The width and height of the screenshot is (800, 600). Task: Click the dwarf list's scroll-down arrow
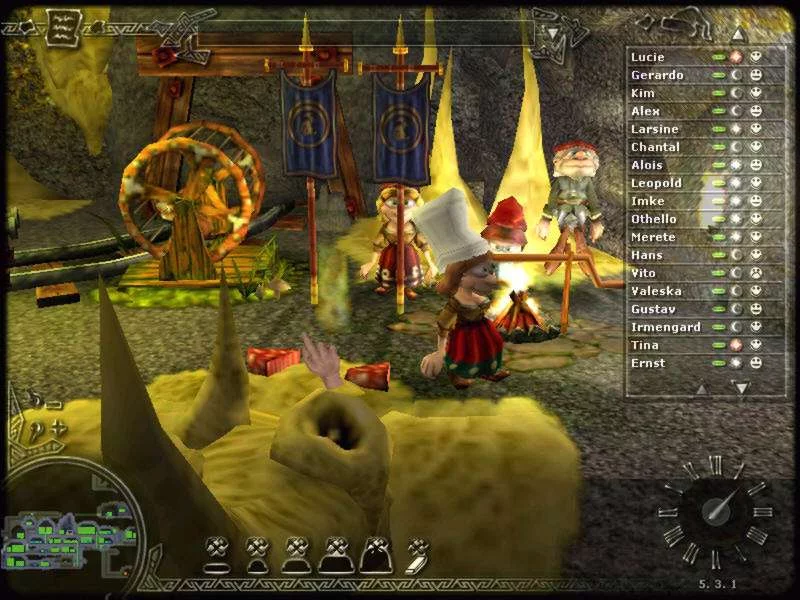pyautogui.click(x=741, y=387)
